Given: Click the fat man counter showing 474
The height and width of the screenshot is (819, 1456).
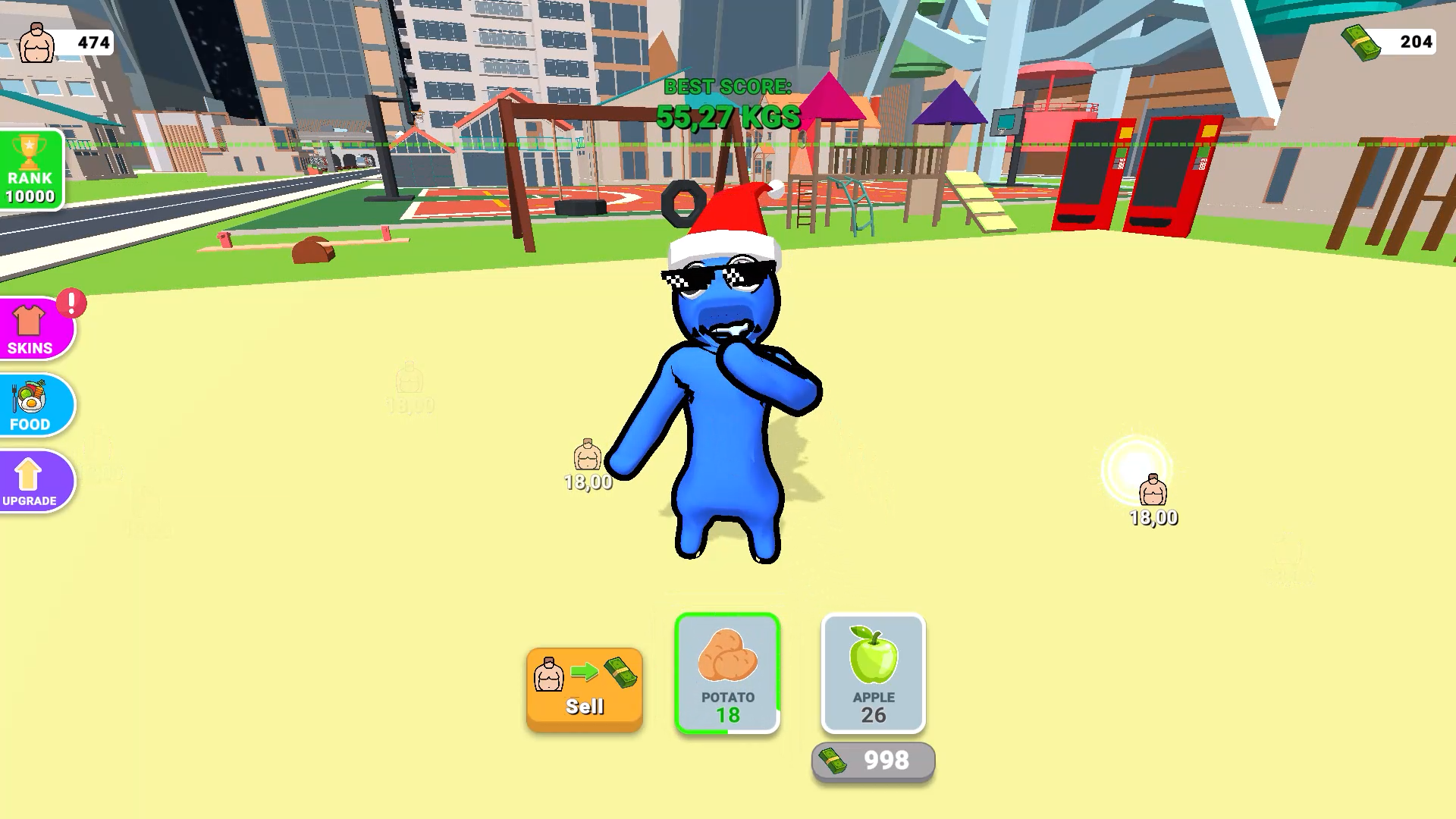Looking at the screenshot, I should pyautogui.click(x=64, y=43).
